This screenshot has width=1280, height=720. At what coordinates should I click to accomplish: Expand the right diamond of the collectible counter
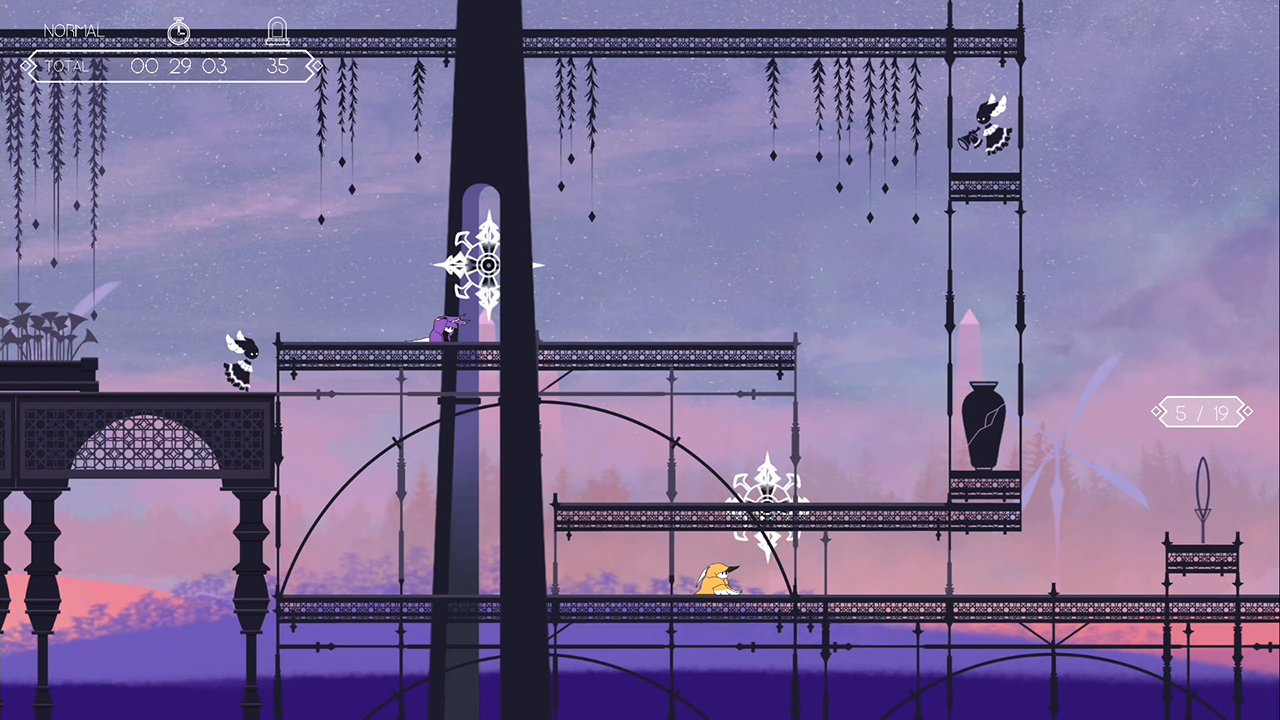1246,411
